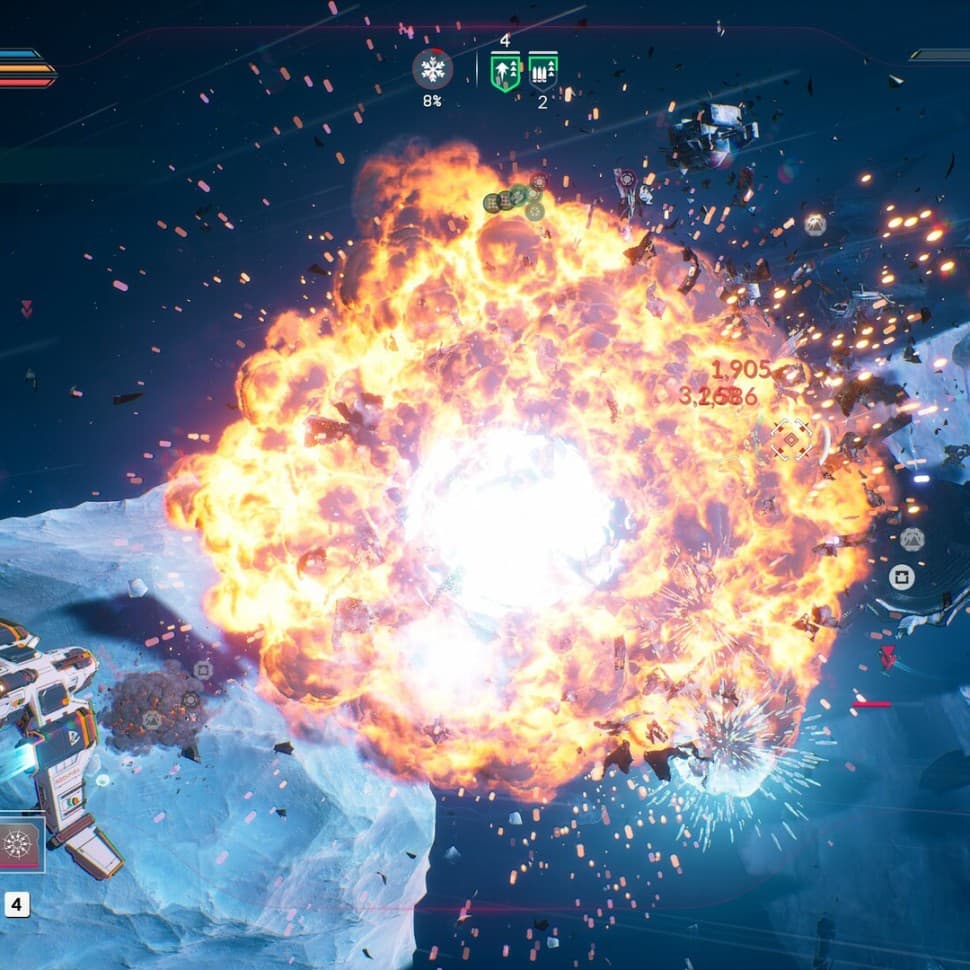The height and width of the screenshot is (970, 970).
Task: Click the snowflake freeze status icon
Action: coord(432,69)
